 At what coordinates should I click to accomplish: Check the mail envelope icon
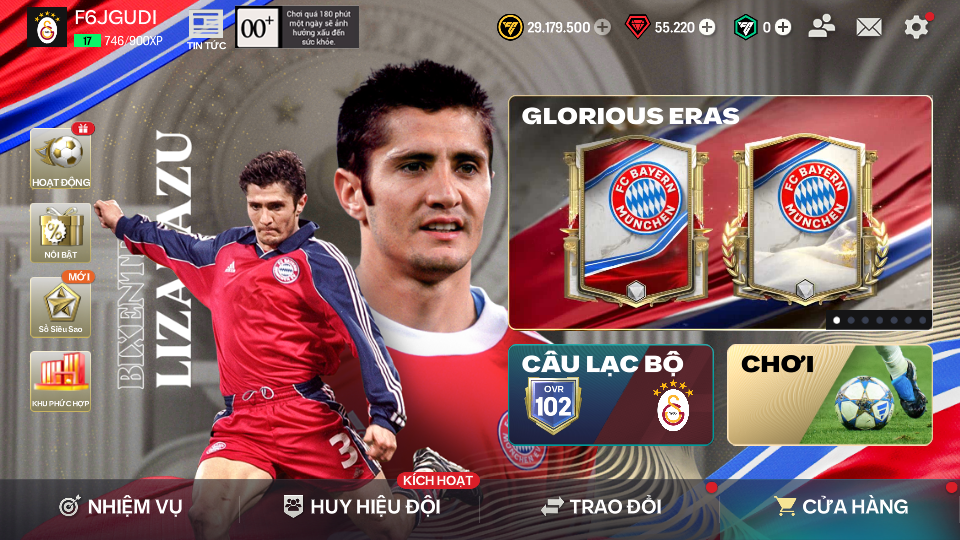tap(869, 27)
